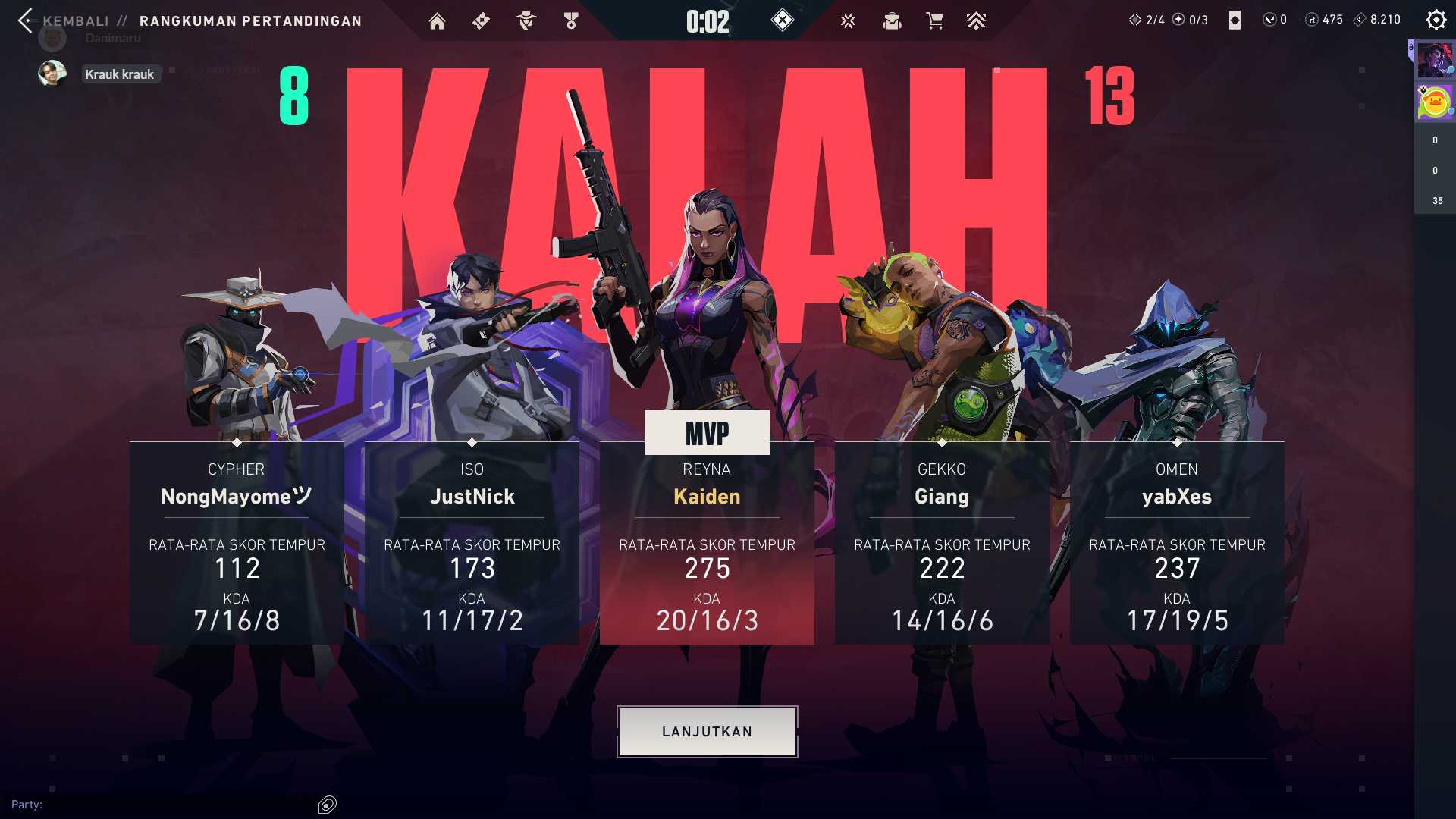Click the duck avatar in friends sidebar
The height and width of the screenshot is (819, 1456).
click(1435, 102)
